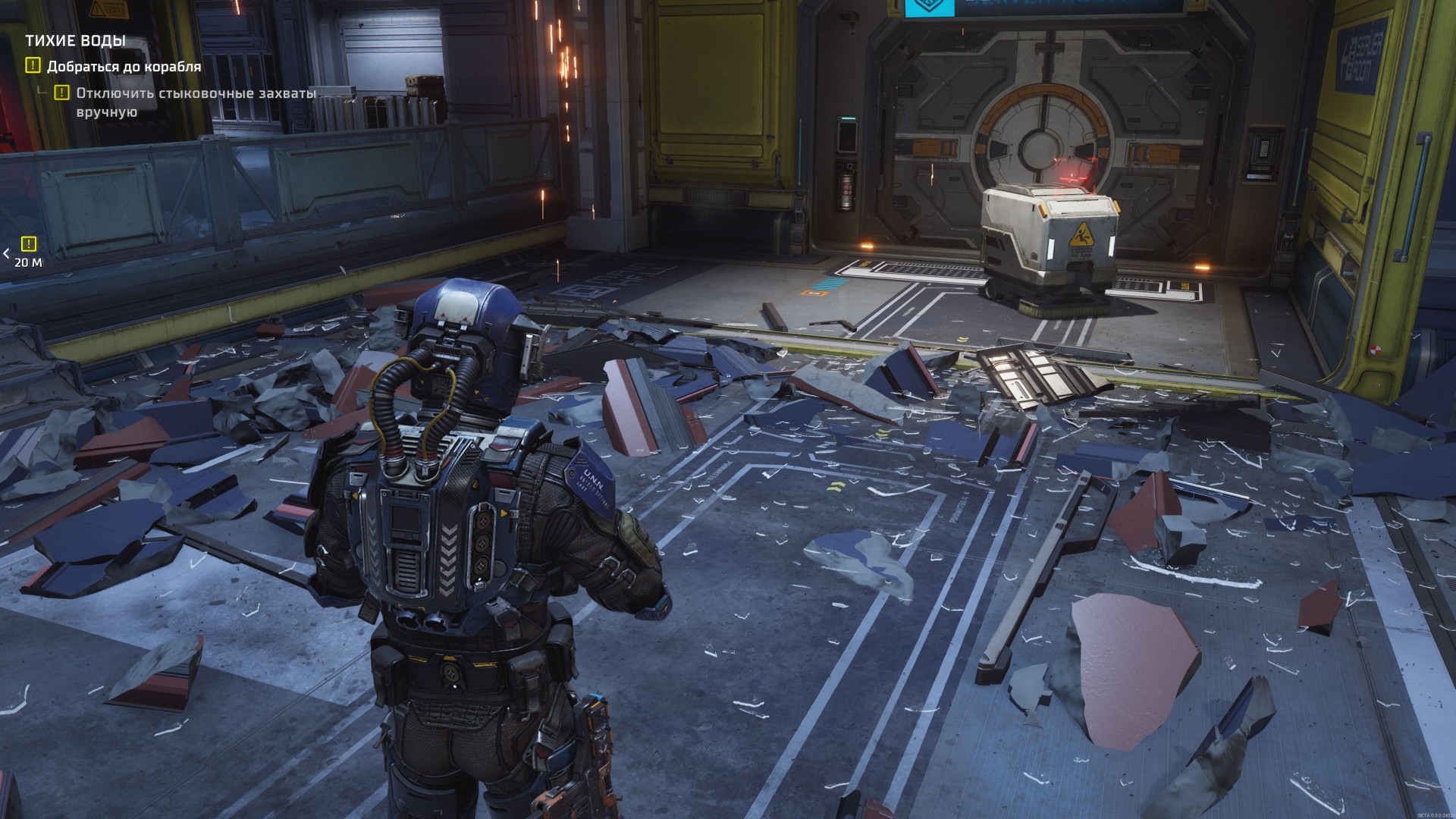The height and width of the screenshot is (819, 1456).
Task: Click the orange floor light near the doorway
Action: 867,247
